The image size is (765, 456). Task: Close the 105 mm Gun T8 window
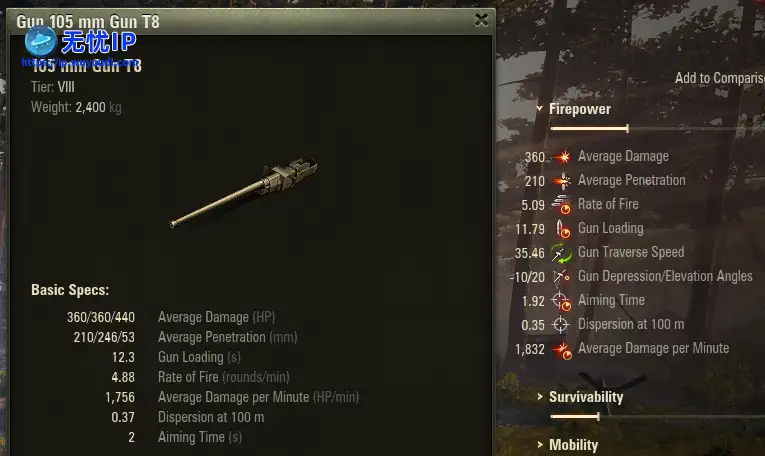pos(481,20)
